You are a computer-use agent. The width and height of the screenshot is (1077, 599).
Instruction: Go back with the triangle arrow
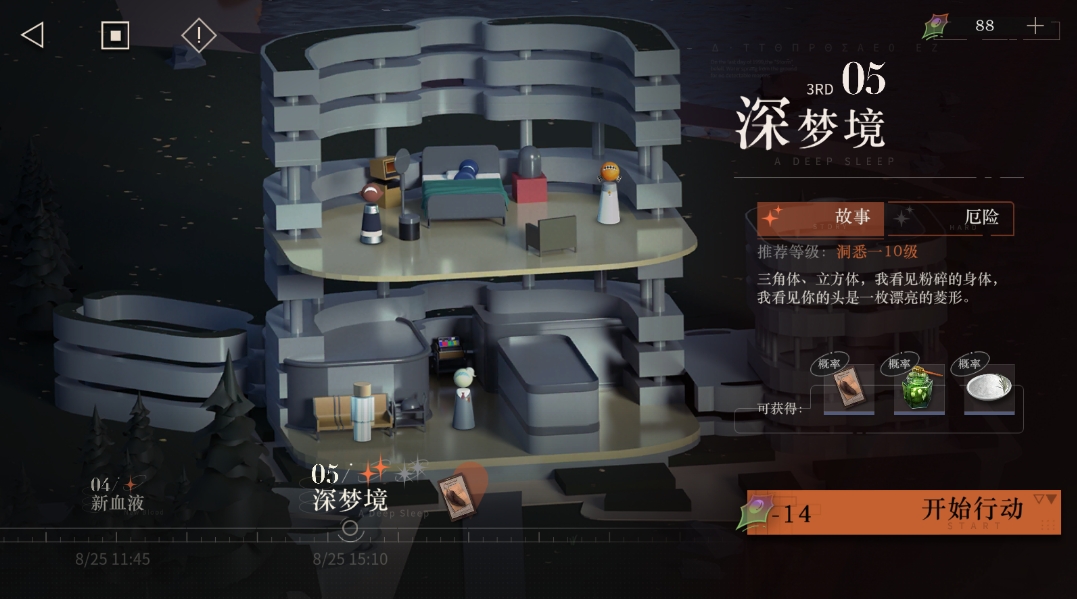[x=32, y=35]
